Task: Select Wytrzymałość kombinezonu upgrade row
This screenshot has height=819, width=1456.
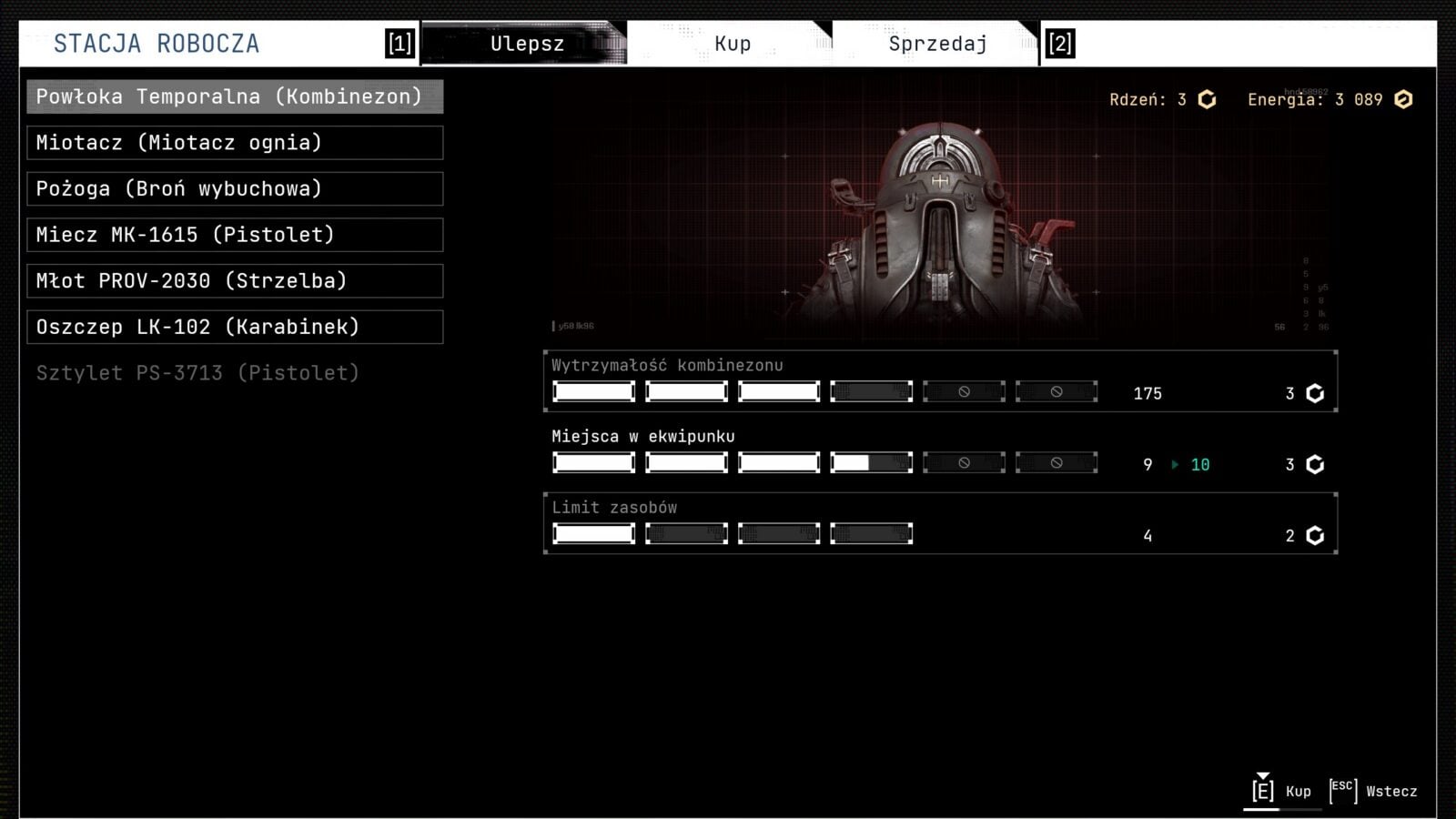Action: coord(940,381)
